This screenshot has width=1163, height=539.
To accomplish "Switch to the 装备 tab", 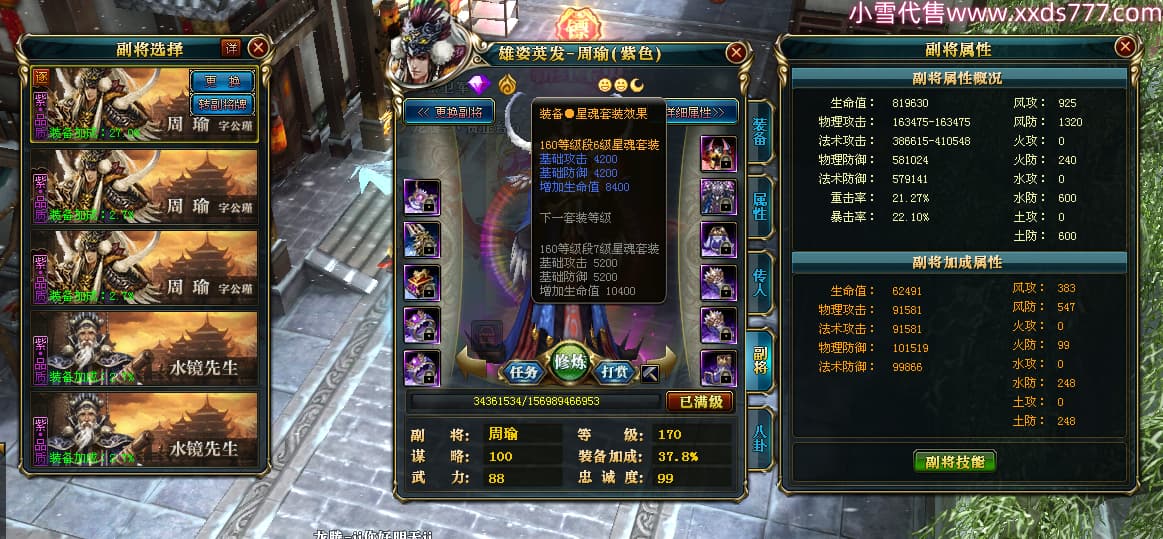I will pos(759,130).
